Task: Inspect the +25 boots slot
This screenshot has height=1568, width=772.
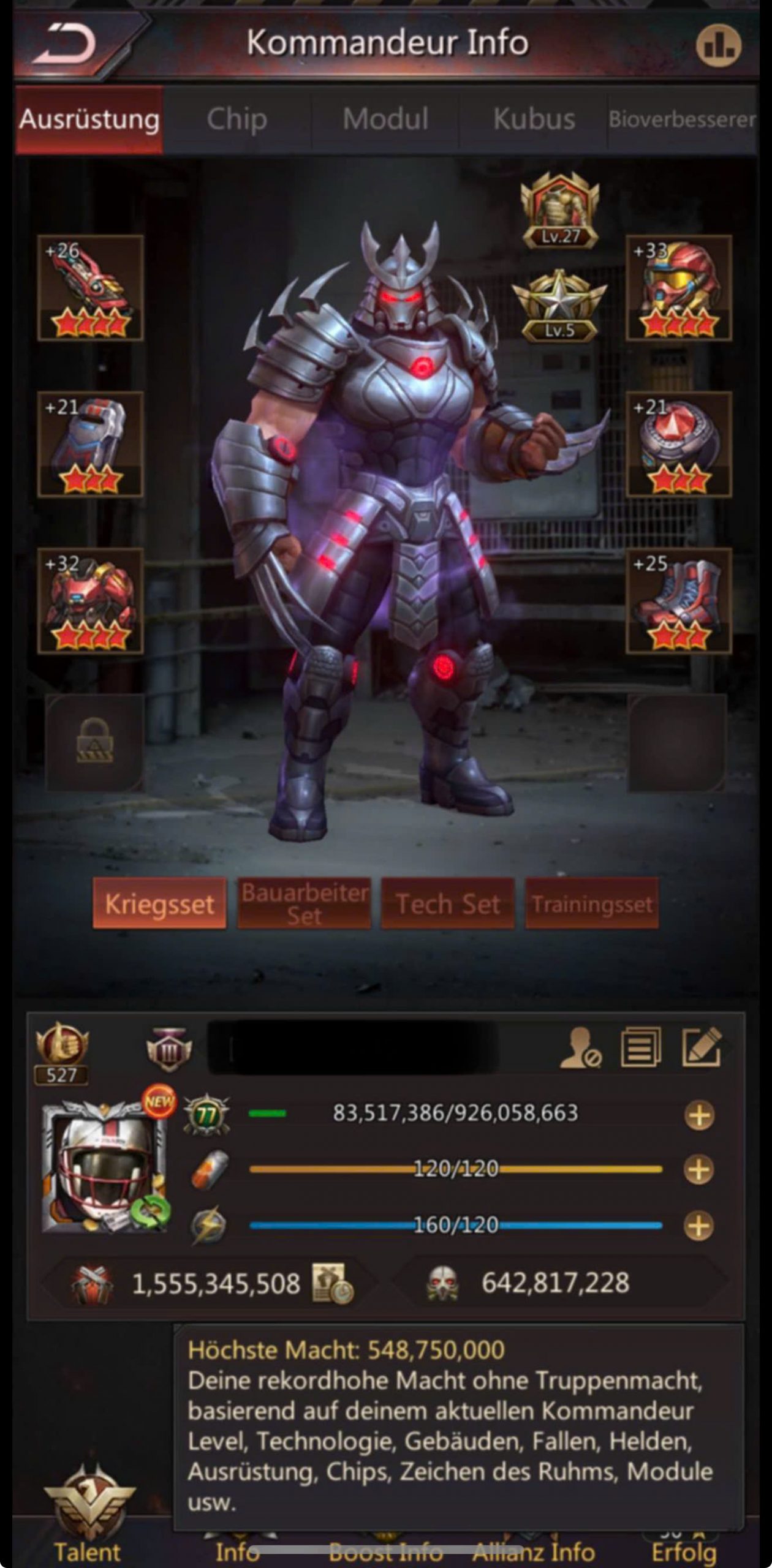Action: point(679,601)
